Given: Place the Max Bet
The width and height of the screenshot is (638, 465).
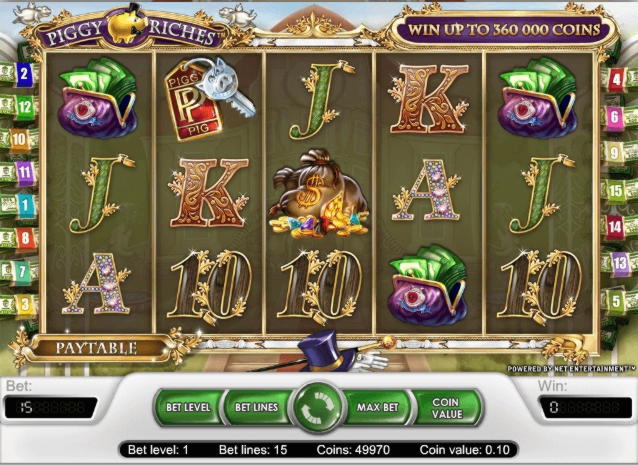Looking at the screenshot, I should click(x=378, y=407).
